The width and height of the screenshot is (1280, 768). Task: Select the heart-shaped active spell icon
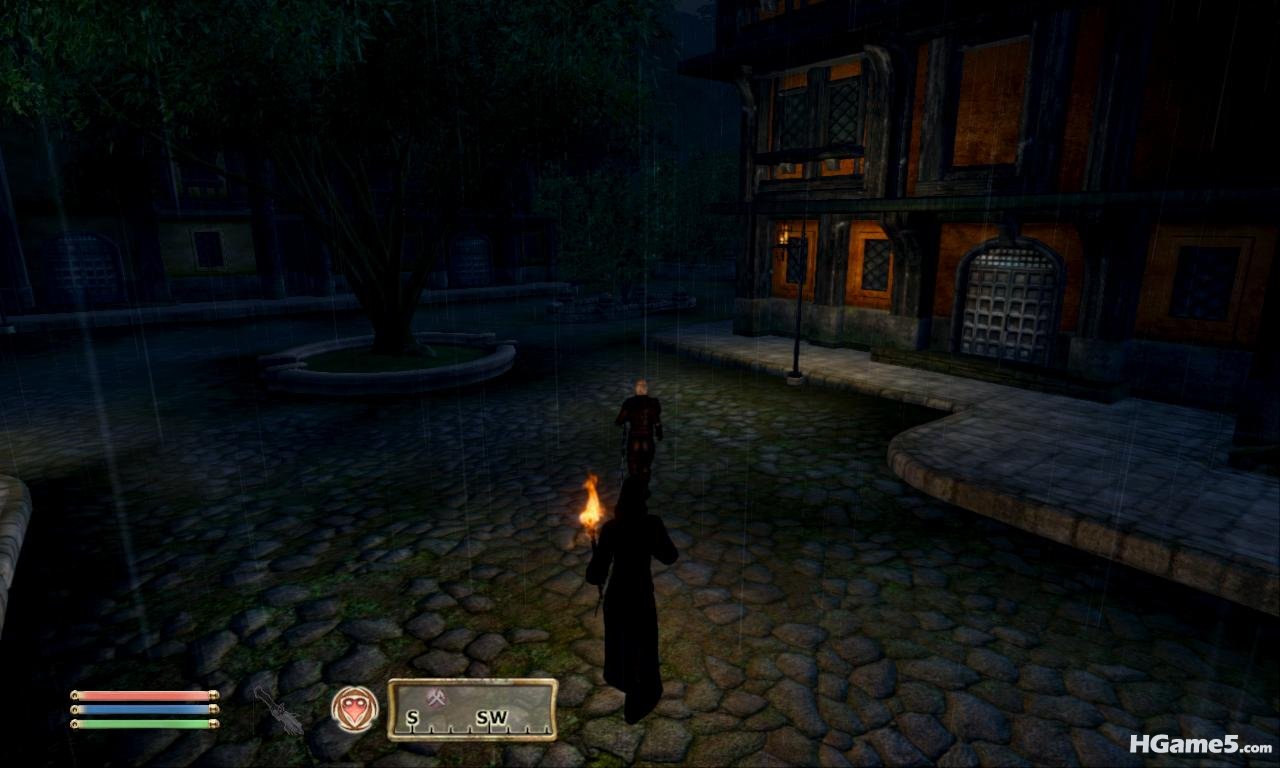tap(355, 709)
